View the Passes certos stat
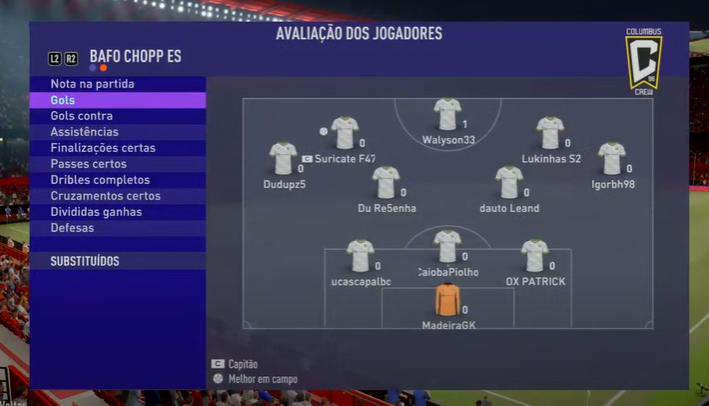Viewport: 709px width, 406px height. (x=88, y=164)
